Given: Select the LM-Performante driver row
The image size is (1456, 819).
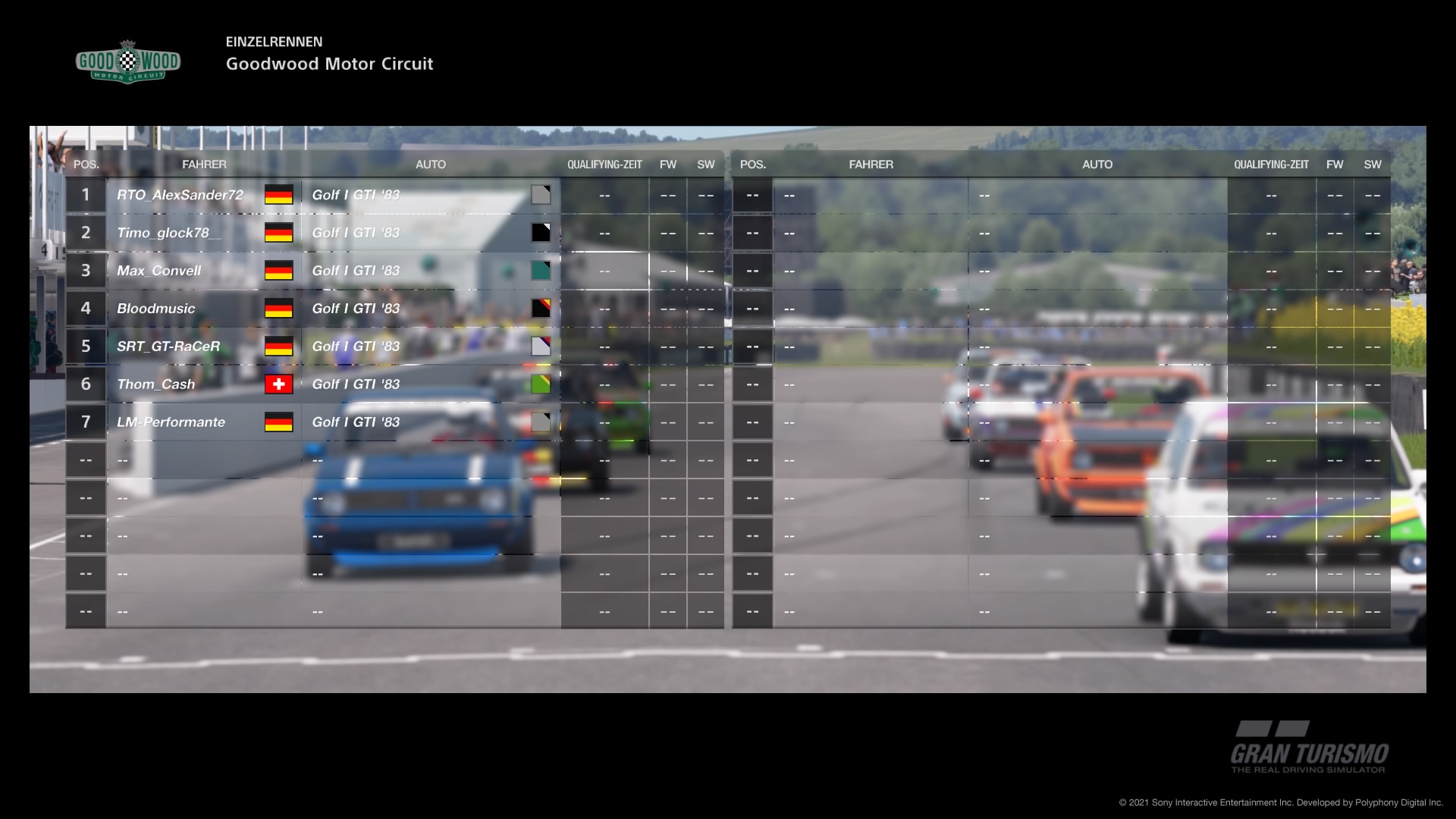Looking at the screenshot, I should [x=171, y=422].
